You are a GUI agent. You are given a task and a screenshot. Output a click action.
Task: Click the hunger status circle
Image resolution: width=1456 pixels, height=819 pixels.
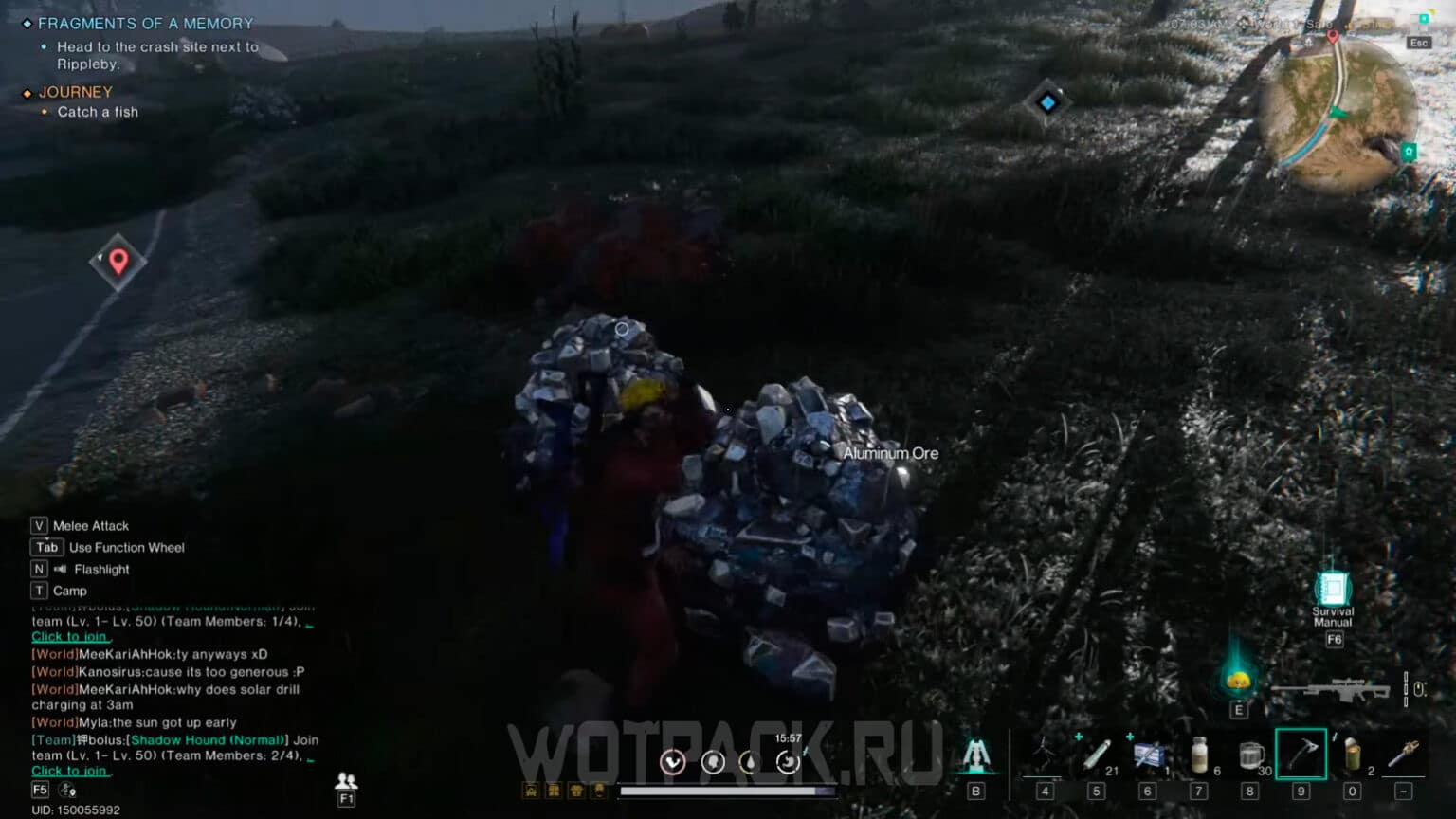click(713, 762)
